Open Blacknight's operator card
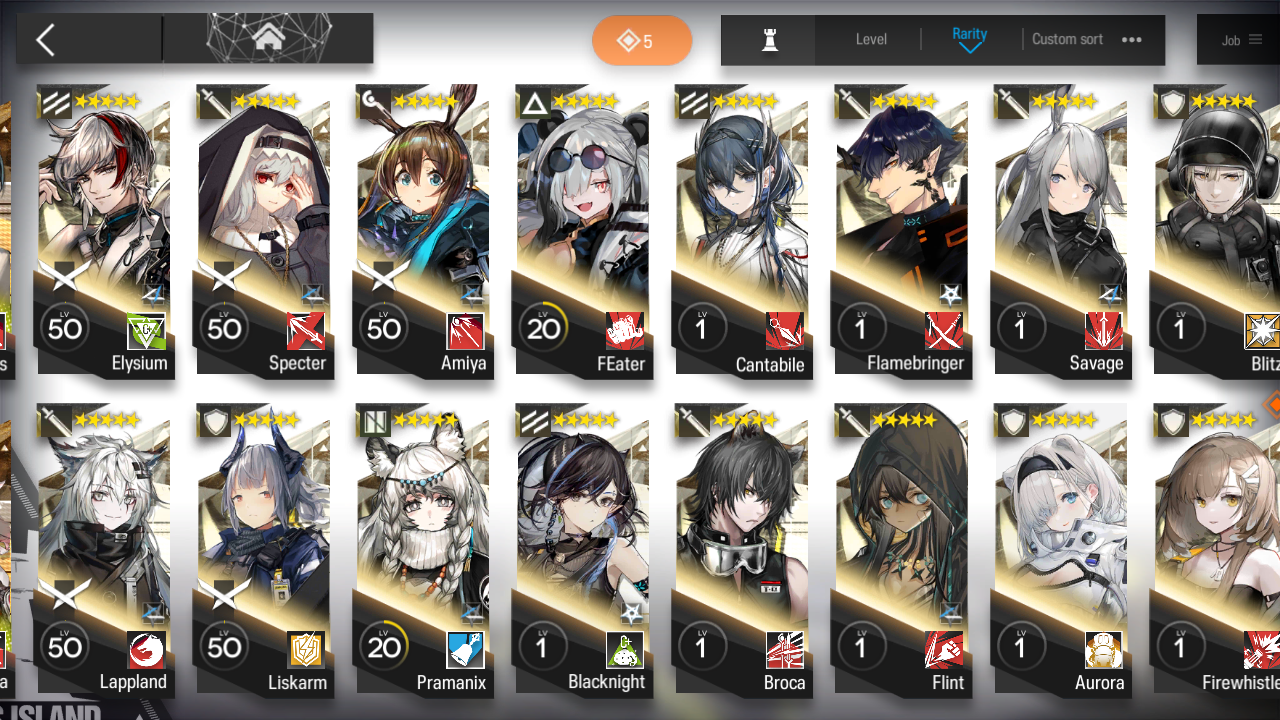The image size is (1280, 720). 583,550
